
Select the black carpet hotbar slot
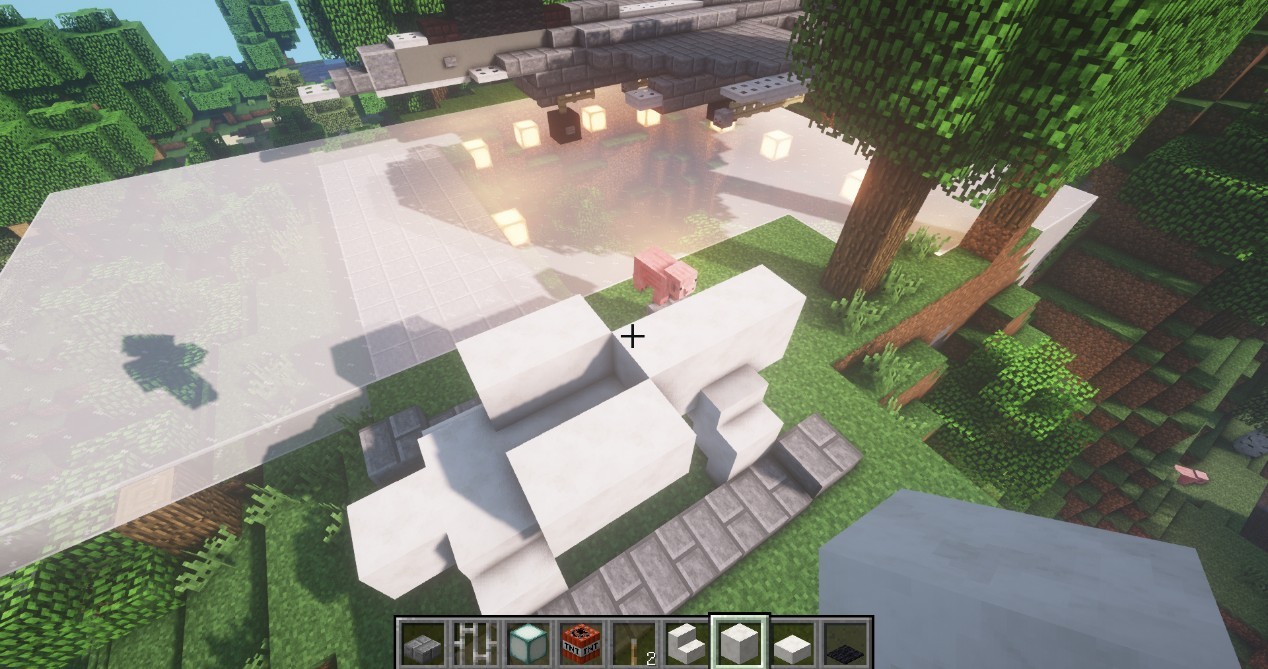click(x=845, y=643)
